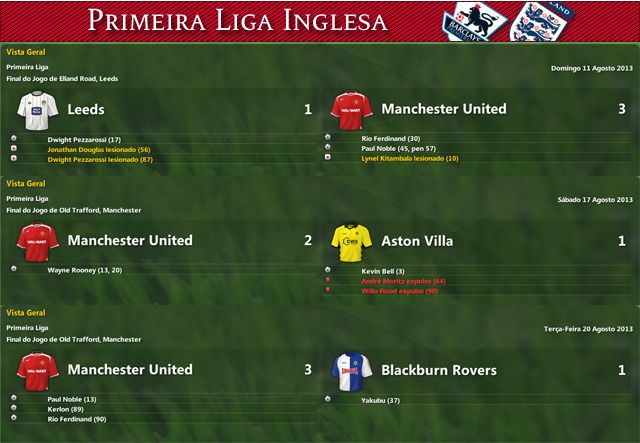Image resolution: width=640 pixels, height=443 pixels.
Task: Open Dwight Pezzarossi (17) goal entry
Action: click(84, 139)
